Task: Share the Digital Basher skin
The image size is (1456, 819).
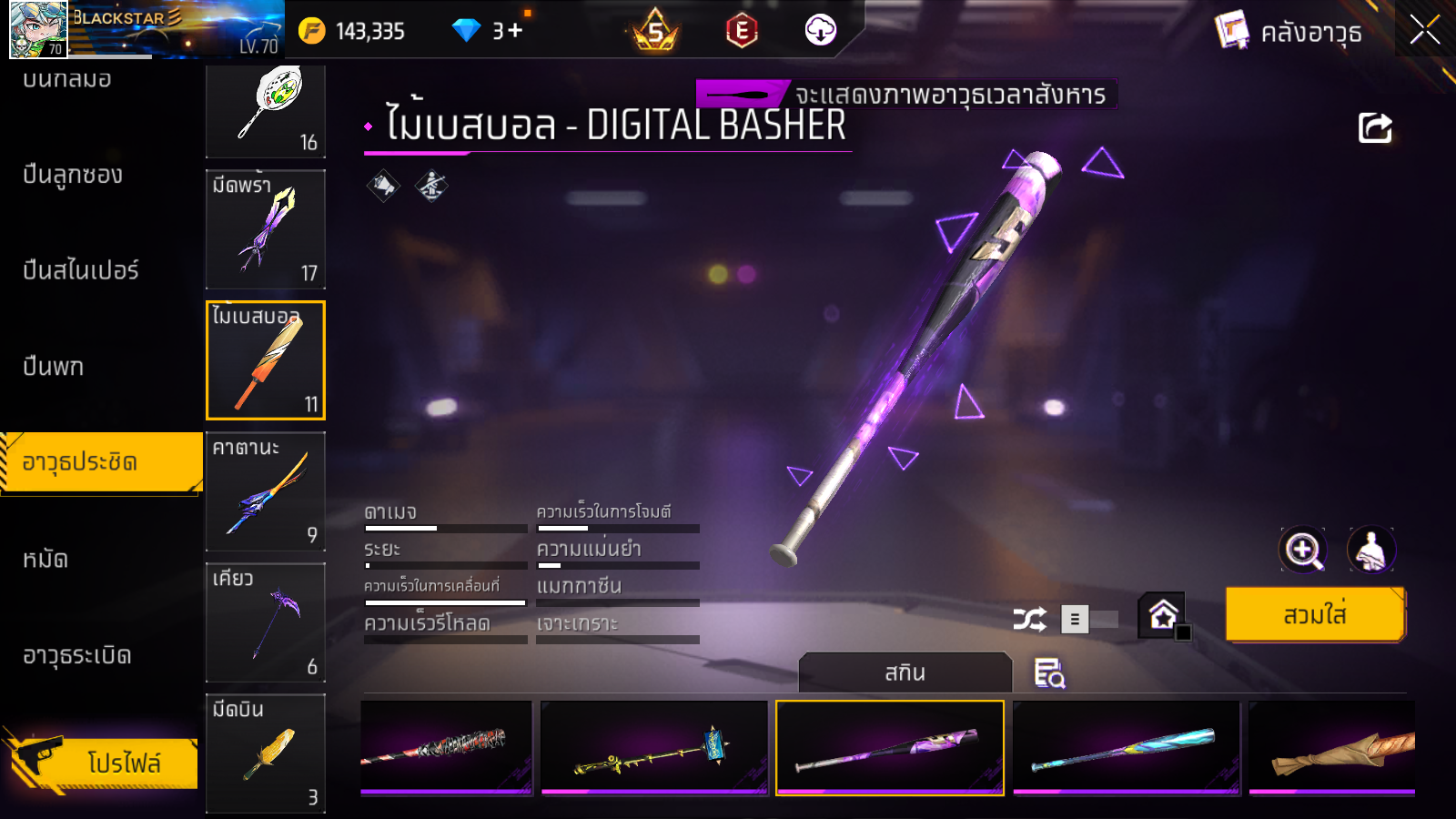Action: [x=1375, y=128]
